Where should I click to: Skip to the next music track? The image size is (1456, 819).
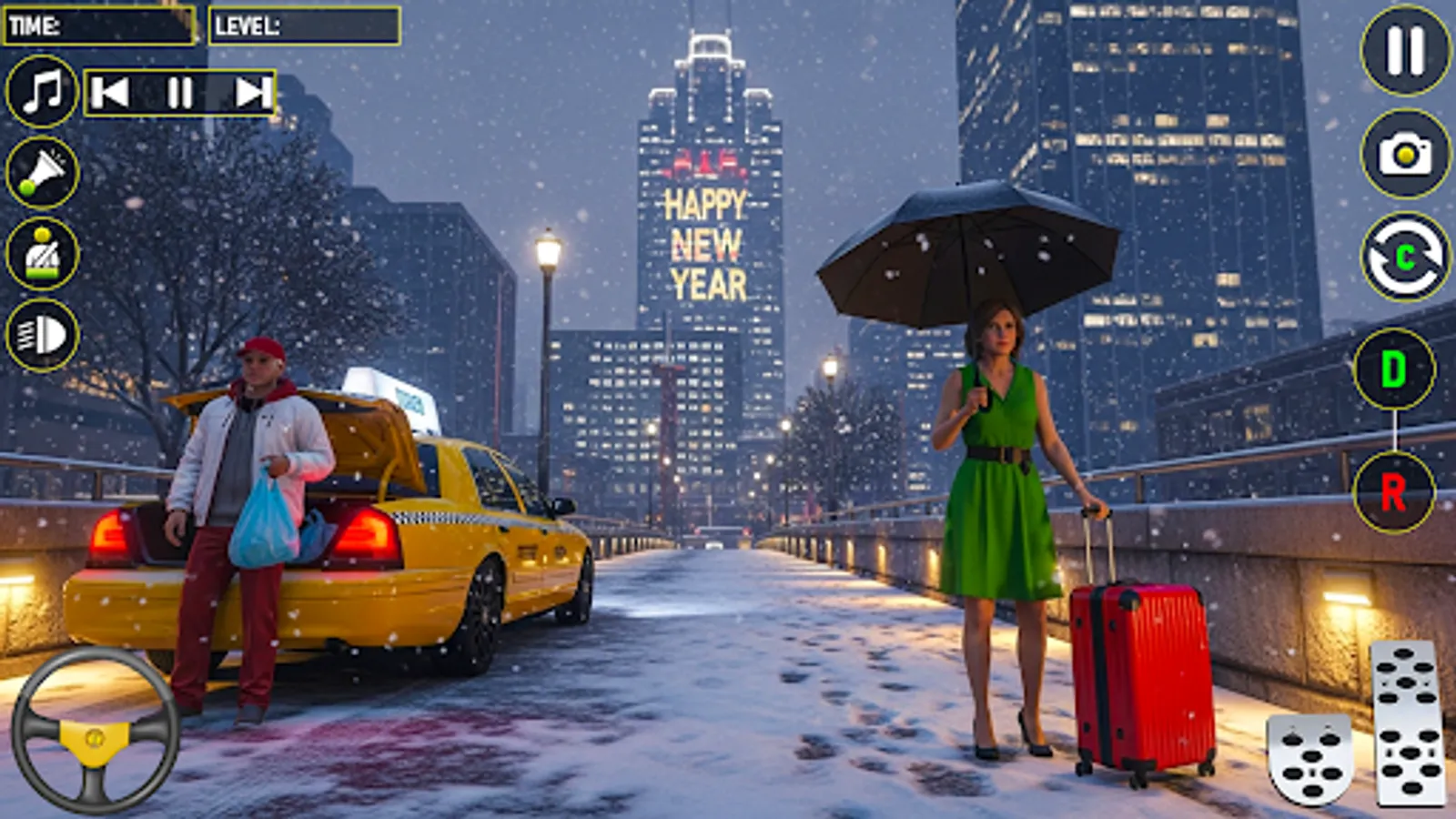pos(248,94)
